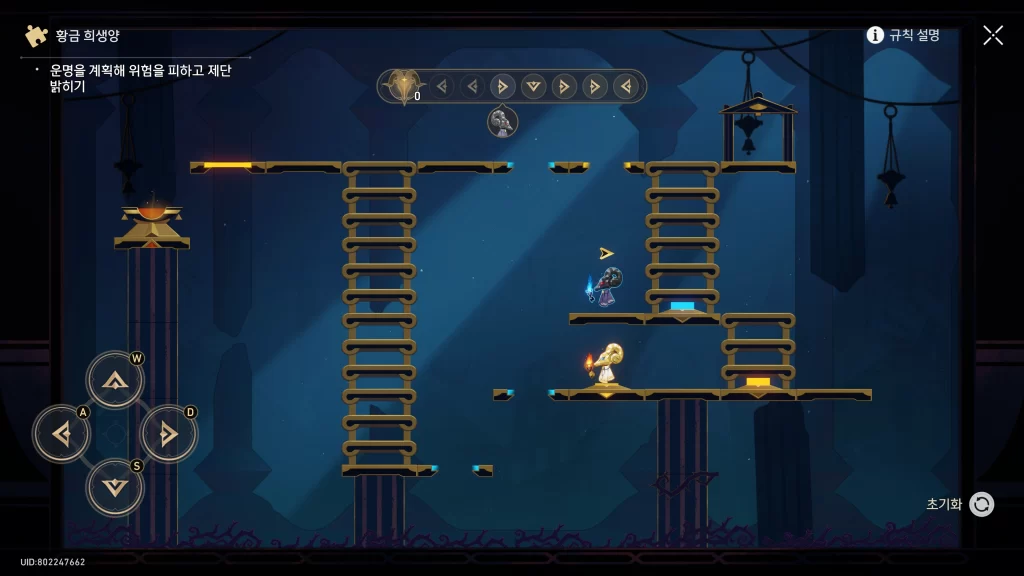This screenshot has height=576, width=1024.
Task: Open the 규칙 설명 rules explanation
Action: tap(903, 35)
